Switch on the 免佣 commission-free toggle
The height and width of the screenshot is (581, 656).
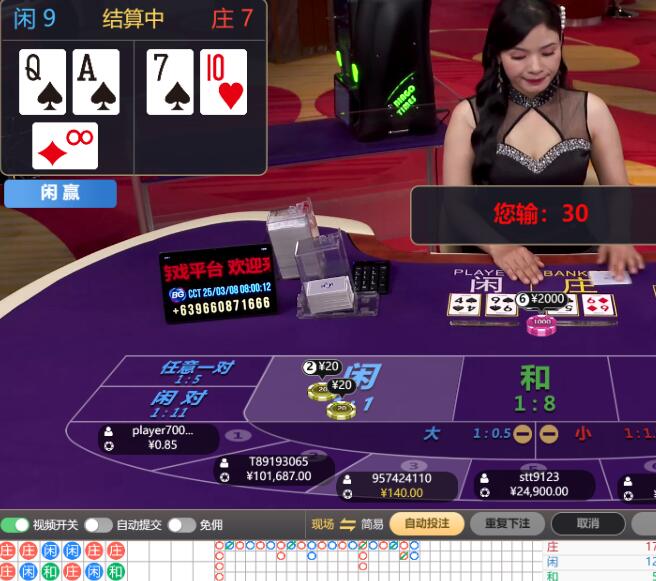(181, 525)
